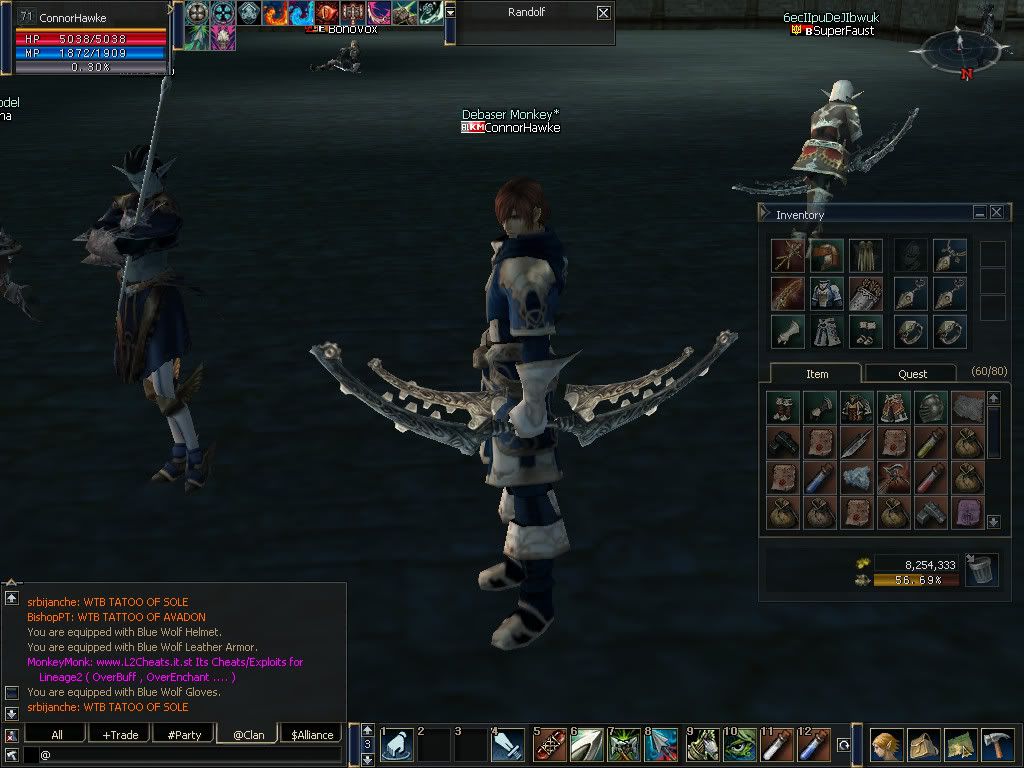1024x768 pixels.
Task: Click the hammer icon in the menu bar
Action: 997,744
